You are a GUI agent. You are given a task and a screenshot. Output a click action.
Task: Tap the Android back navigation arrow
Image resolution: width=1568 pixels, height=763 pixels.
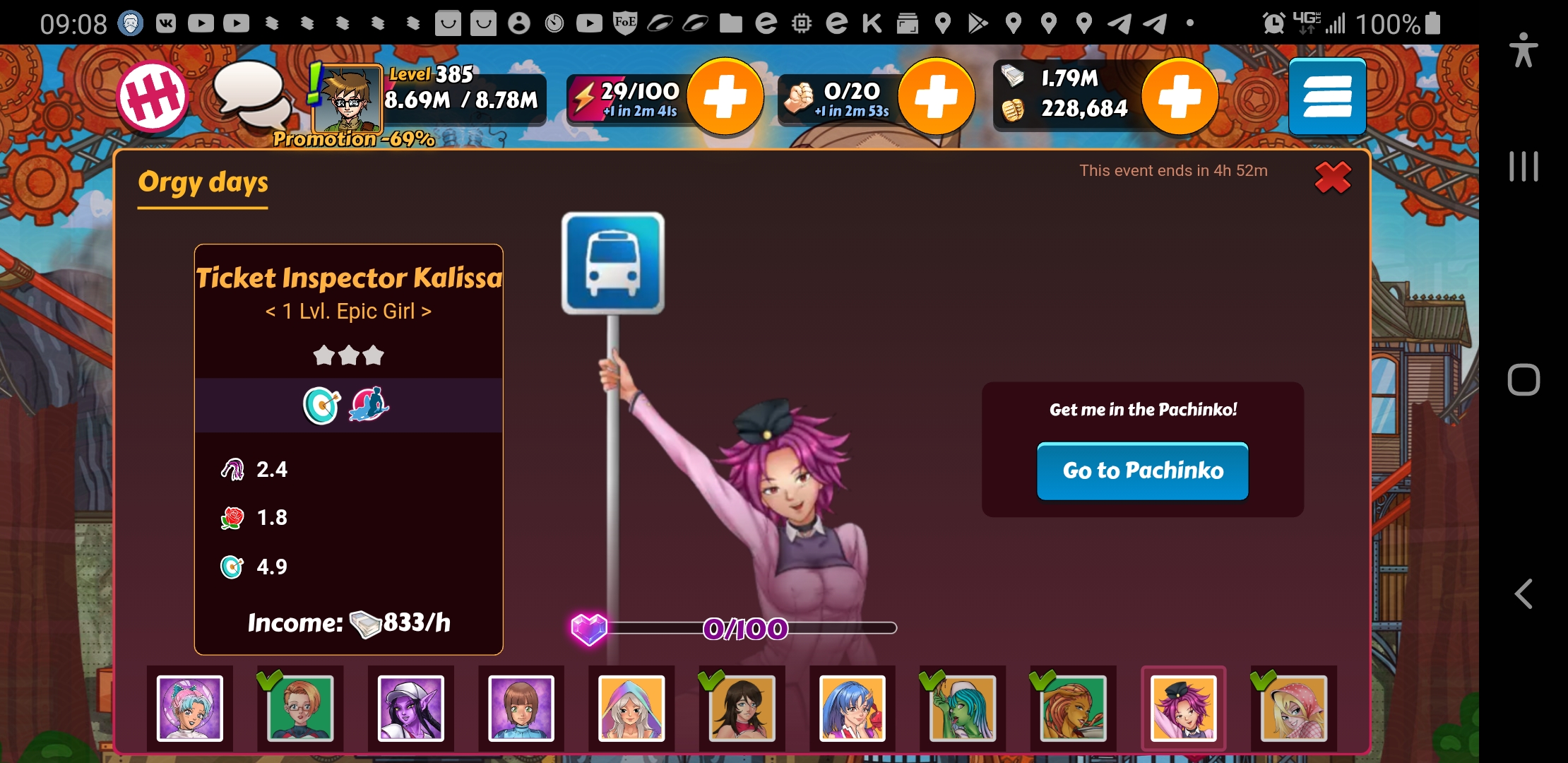(x=1524, y=594)
